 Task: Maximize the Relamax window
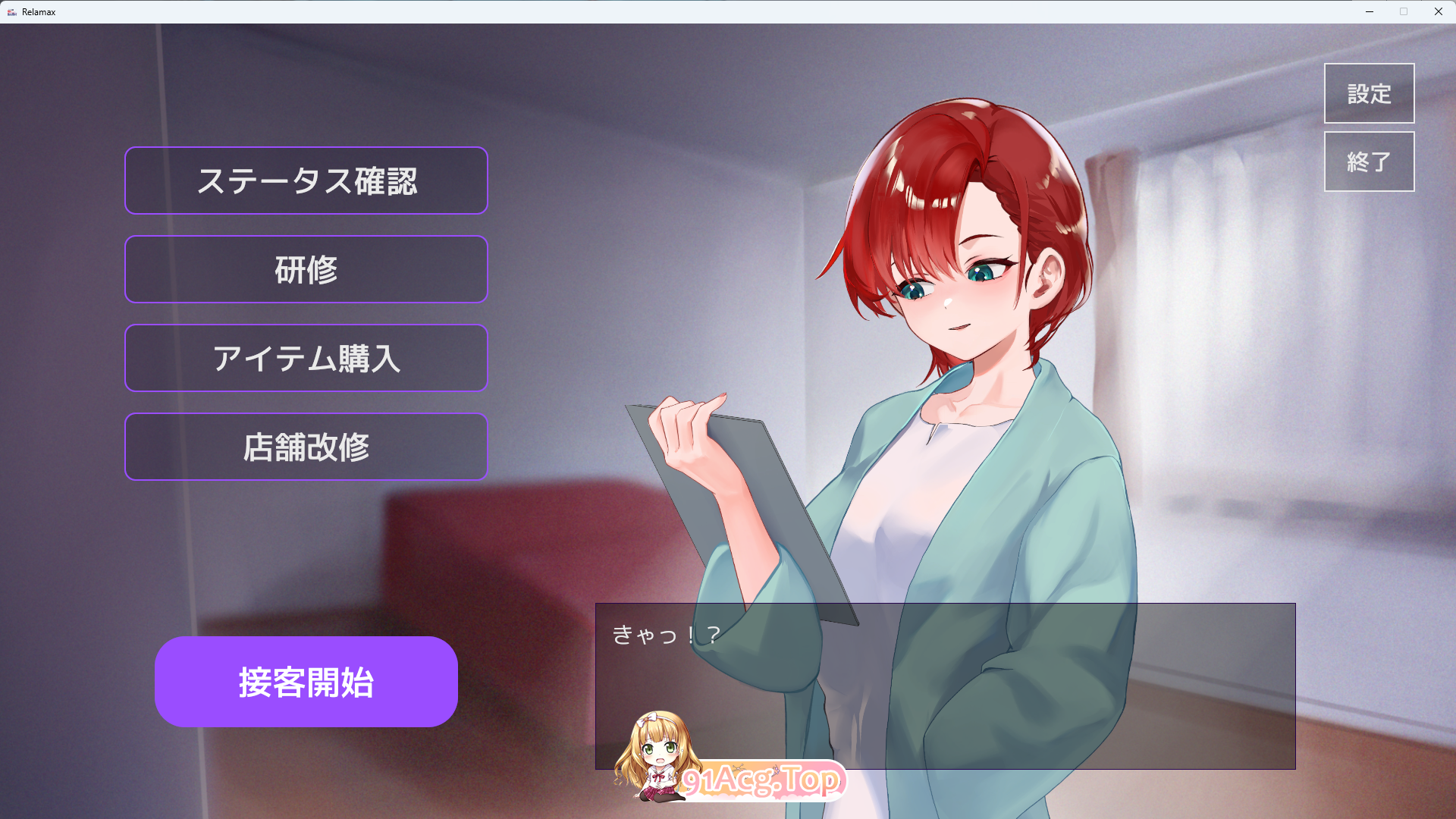pos(1404,11)
